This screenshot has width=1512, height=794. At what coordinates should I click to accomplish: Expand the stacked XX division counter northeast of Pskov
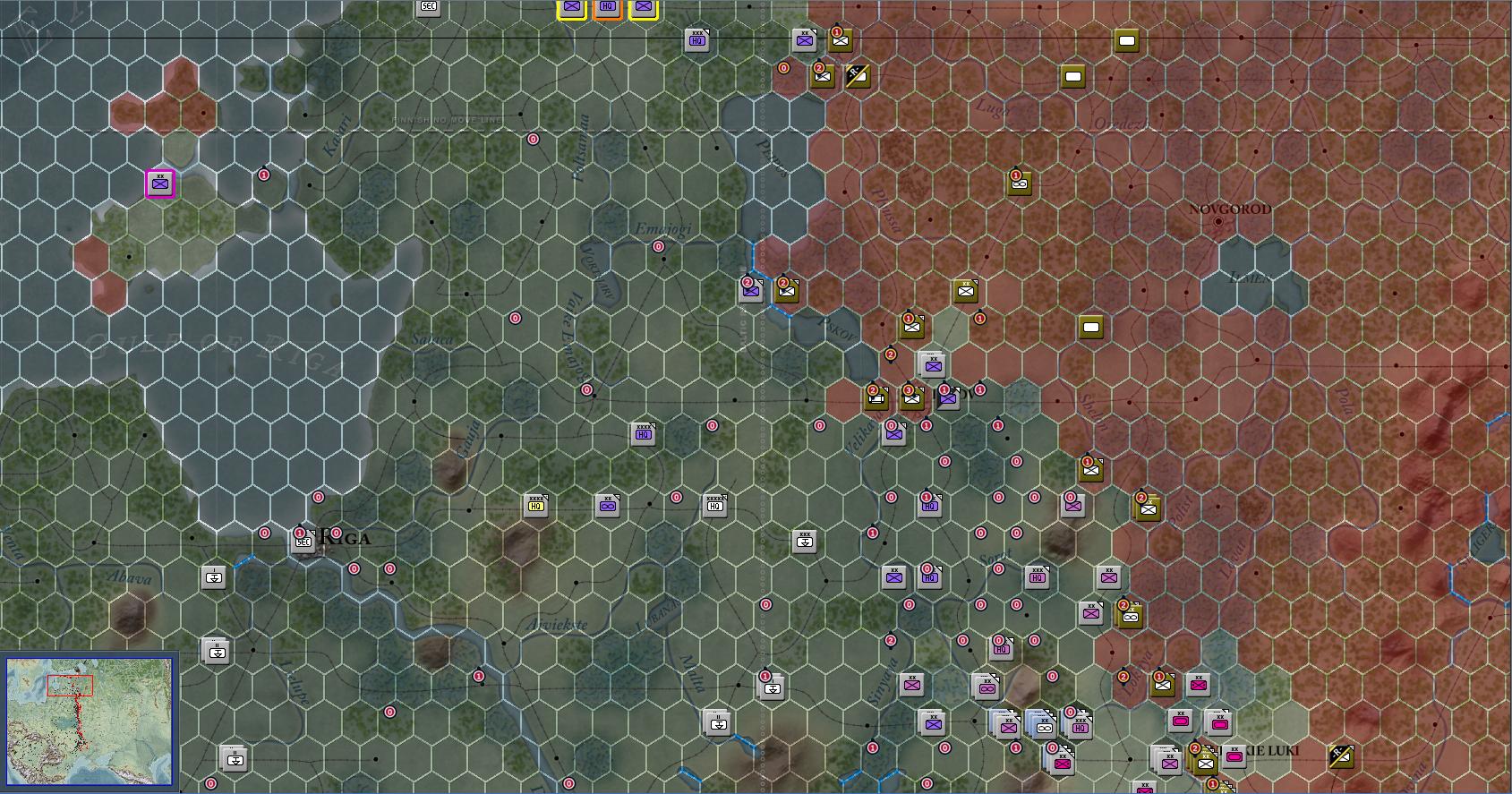tap(932, 365)
